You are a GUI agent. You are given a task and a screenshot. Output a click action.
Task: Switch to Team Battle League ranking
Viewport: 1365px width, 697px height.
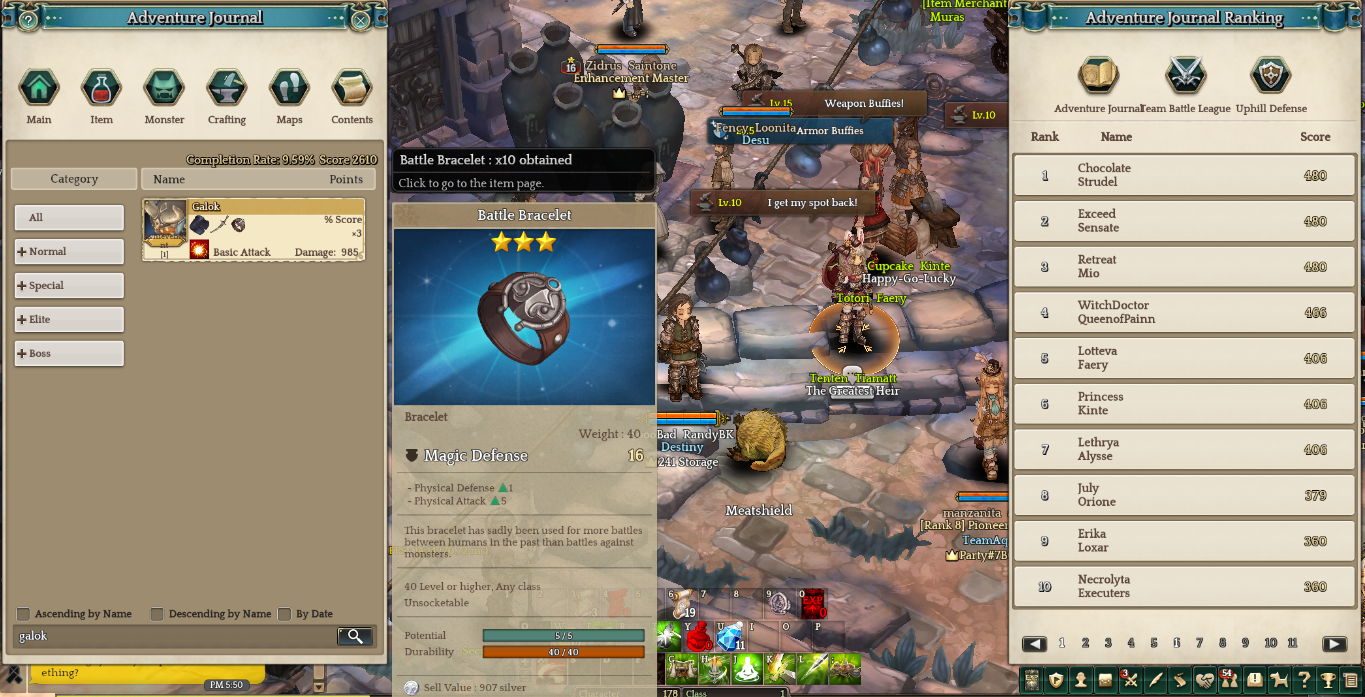(1186, 77)
